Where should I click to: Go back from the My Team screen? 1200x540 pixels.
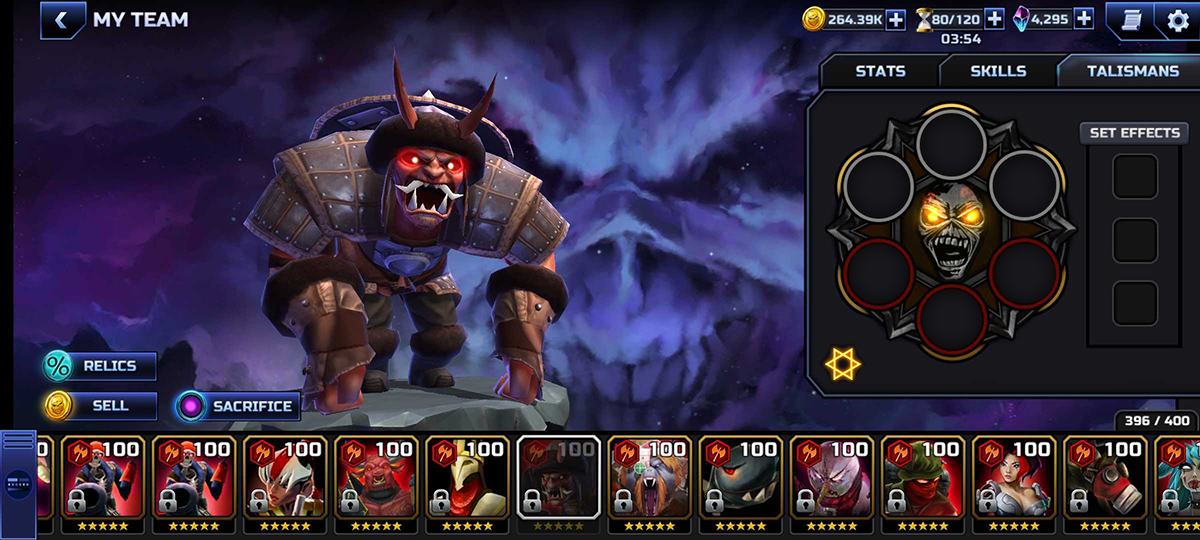(62, 20)
